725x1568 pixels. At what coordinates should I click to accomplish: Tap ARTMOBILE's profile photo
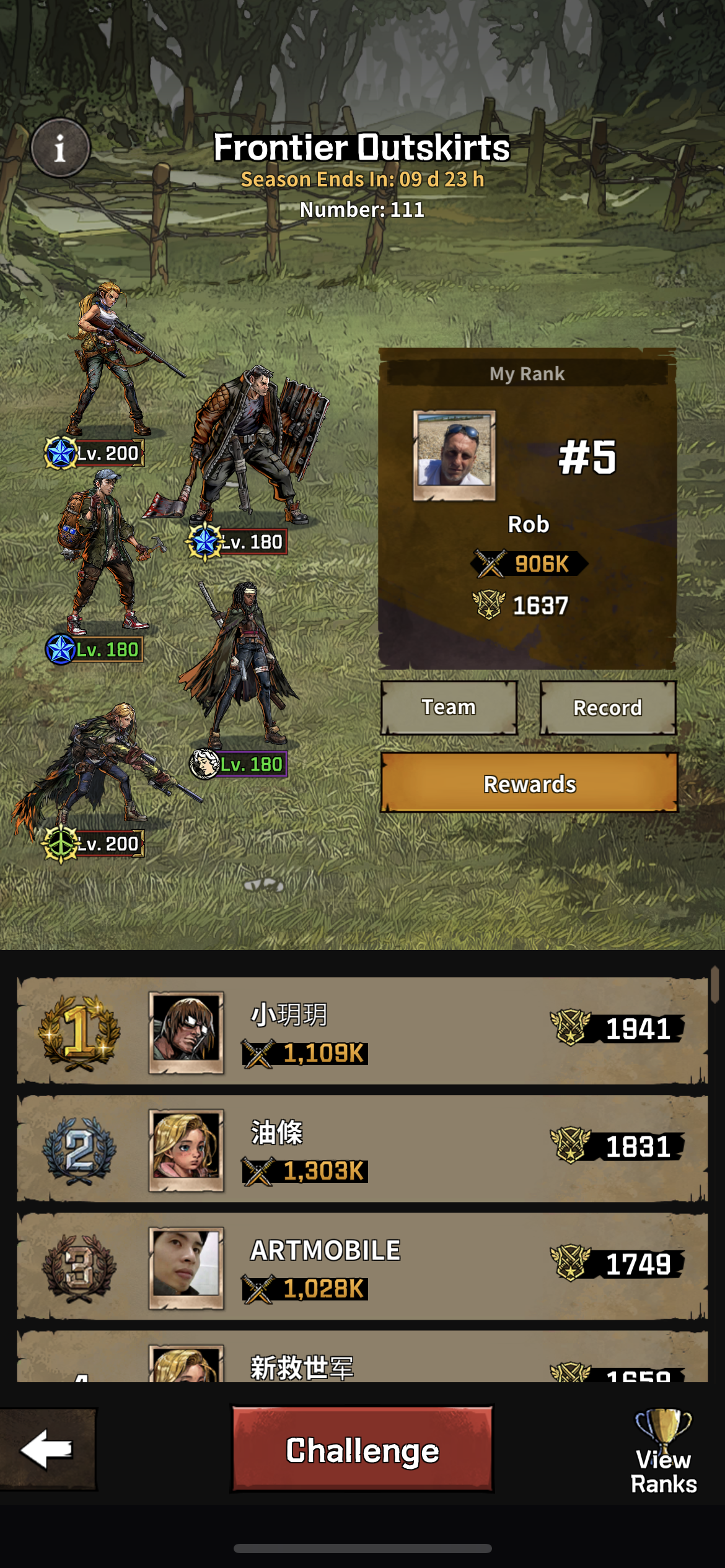click(x=186, y=1266)
